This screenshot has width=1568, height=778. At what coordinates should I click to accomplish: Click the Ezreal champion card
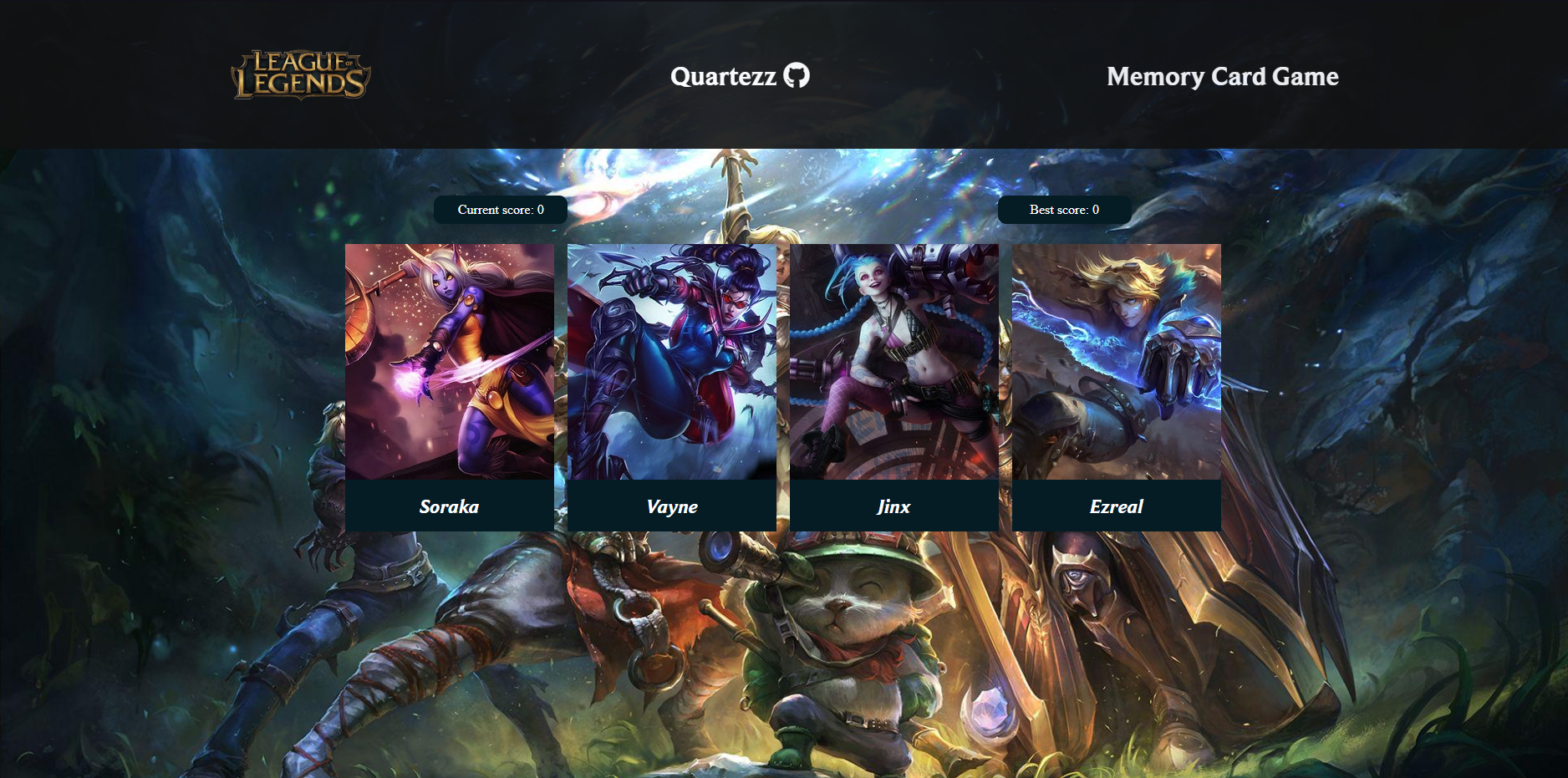point(1117,387)
